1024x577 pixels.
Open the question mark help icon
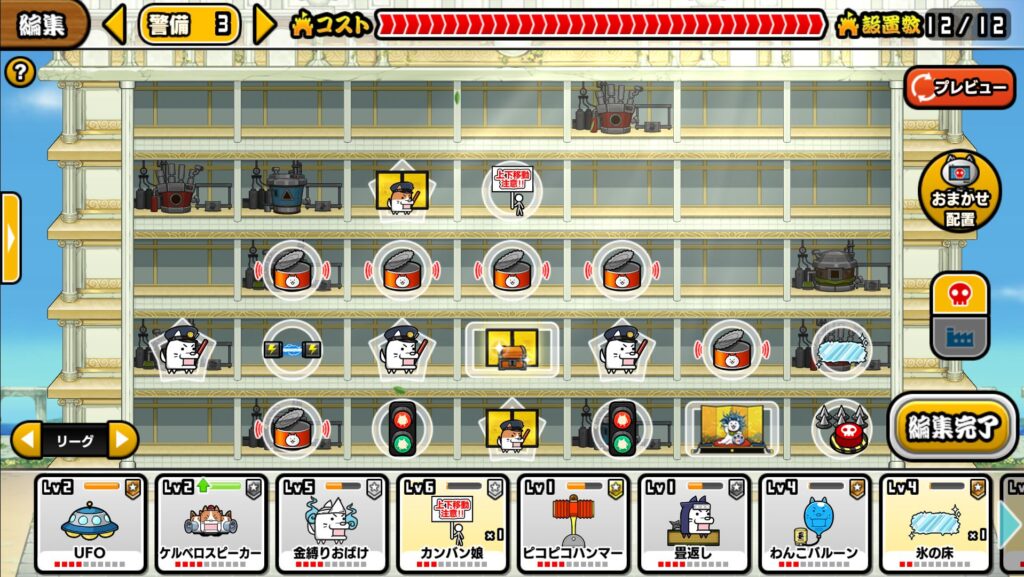pos(20,72)
